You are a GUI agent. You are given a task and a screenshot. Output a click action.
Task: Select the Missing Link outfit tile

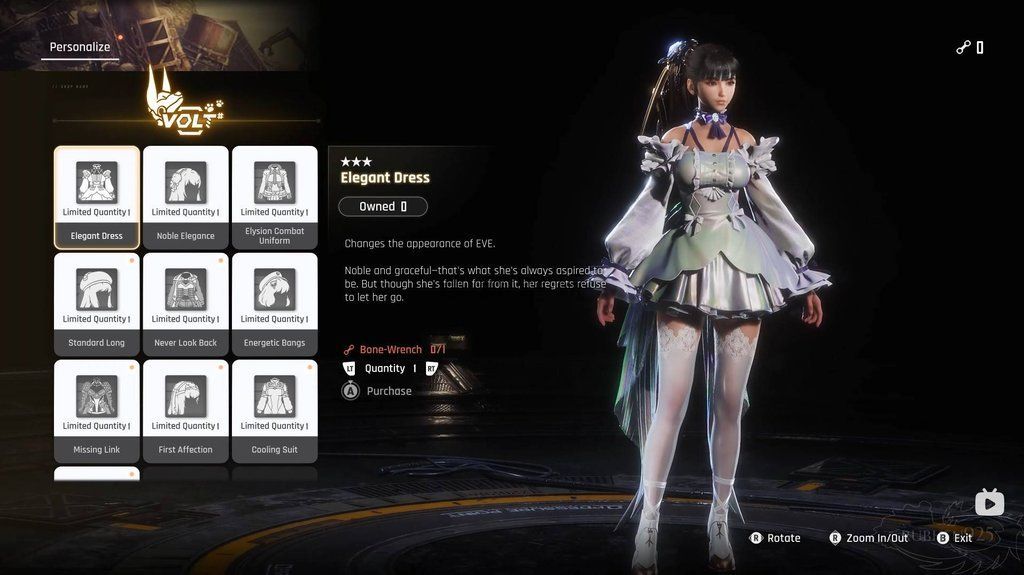tap(97, 411)
